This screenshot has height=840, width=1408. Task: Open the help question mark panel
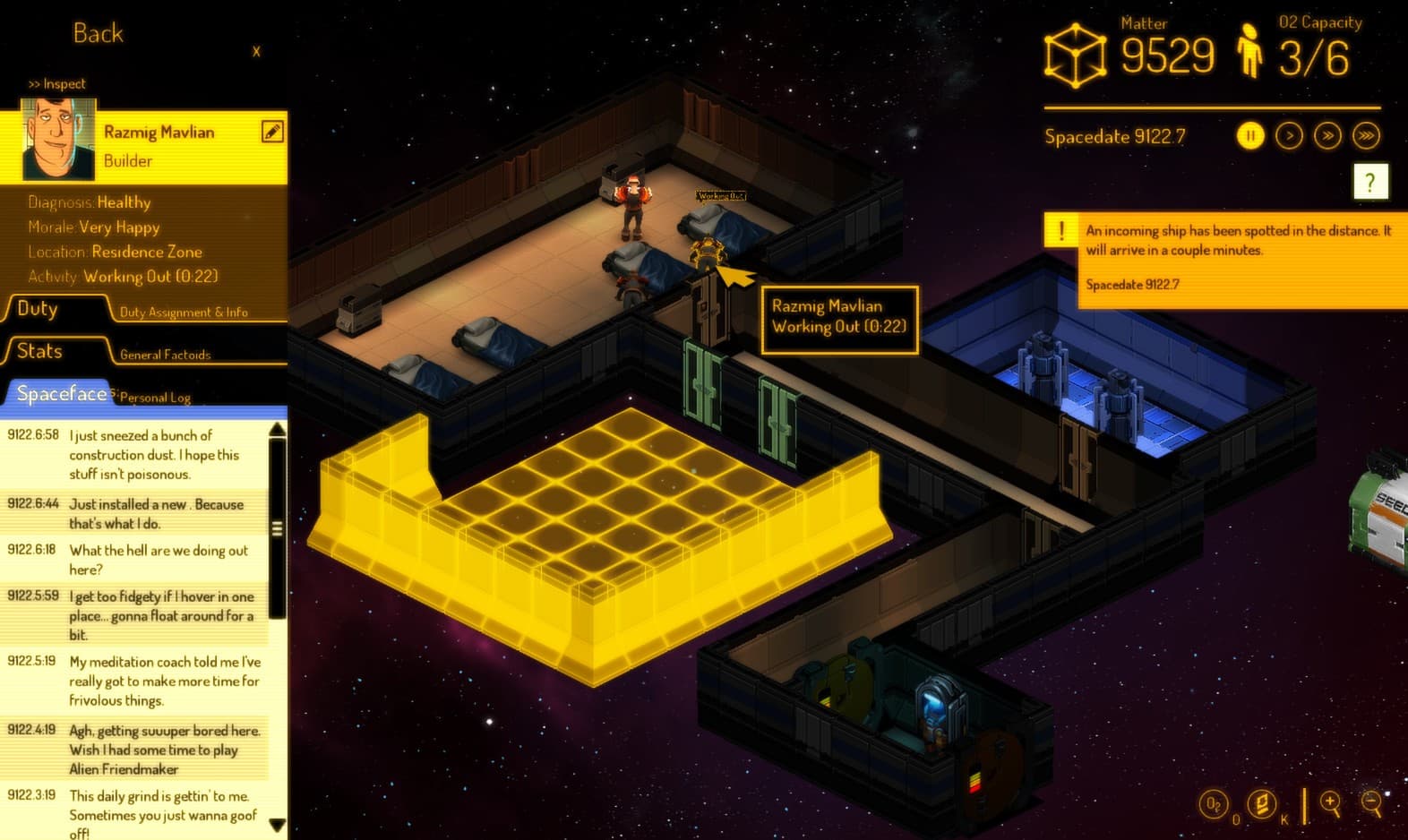tap(1369, 183)
